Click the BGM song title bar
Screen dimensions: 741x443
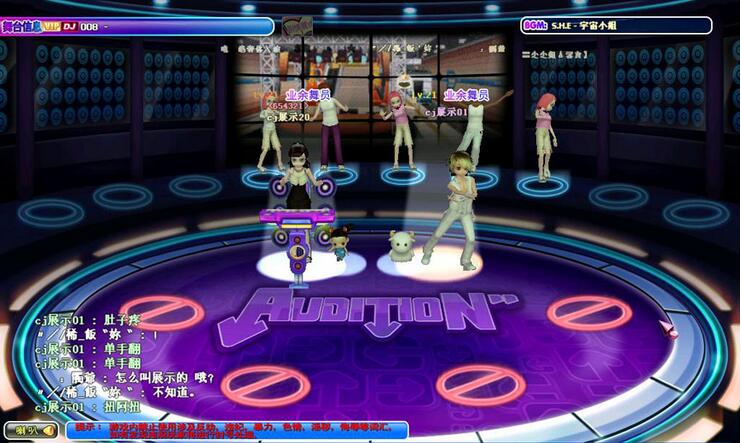coord(616,25)
